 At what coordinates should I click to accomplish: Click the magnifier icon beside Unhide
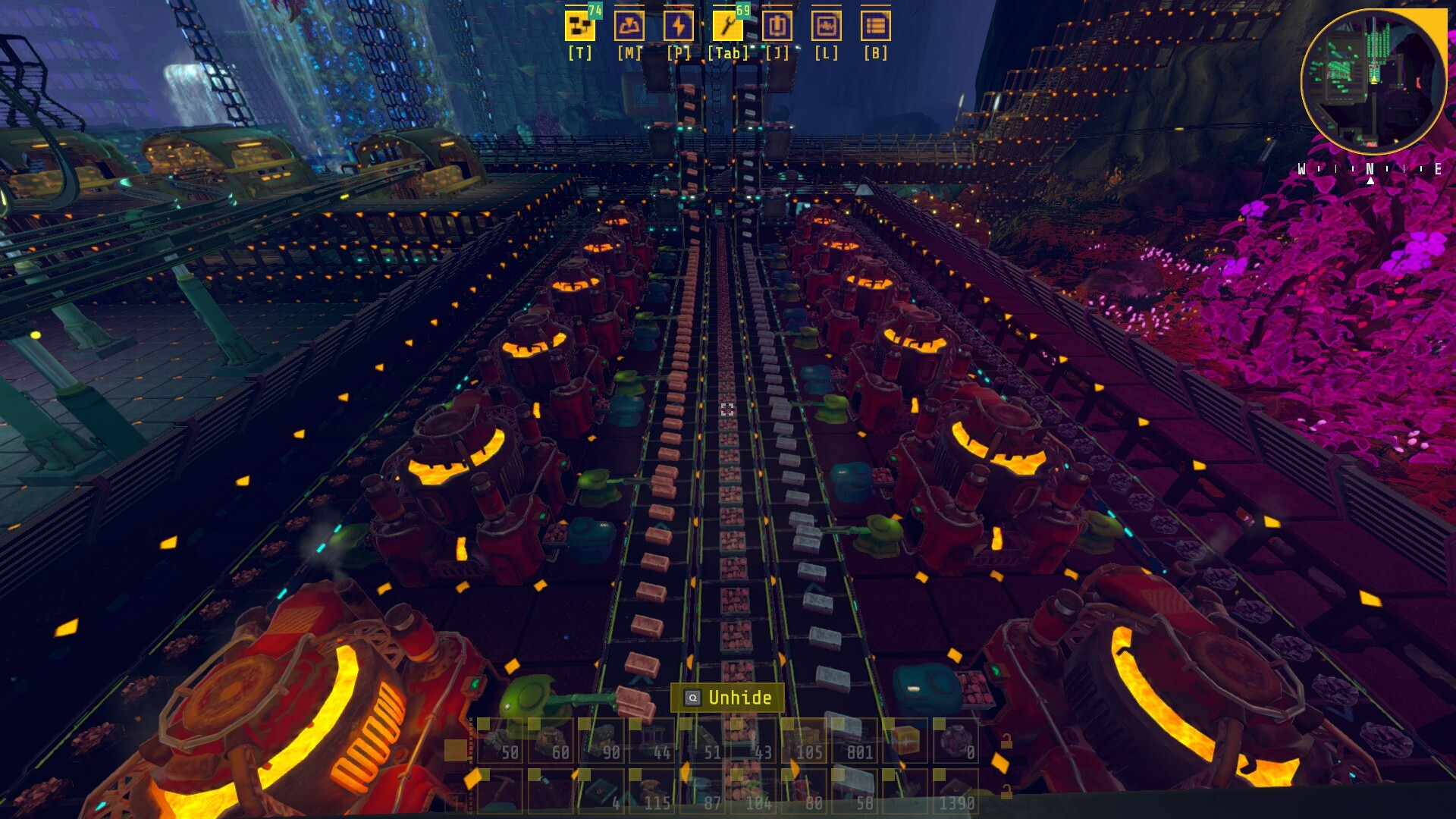tap(692, 698)
